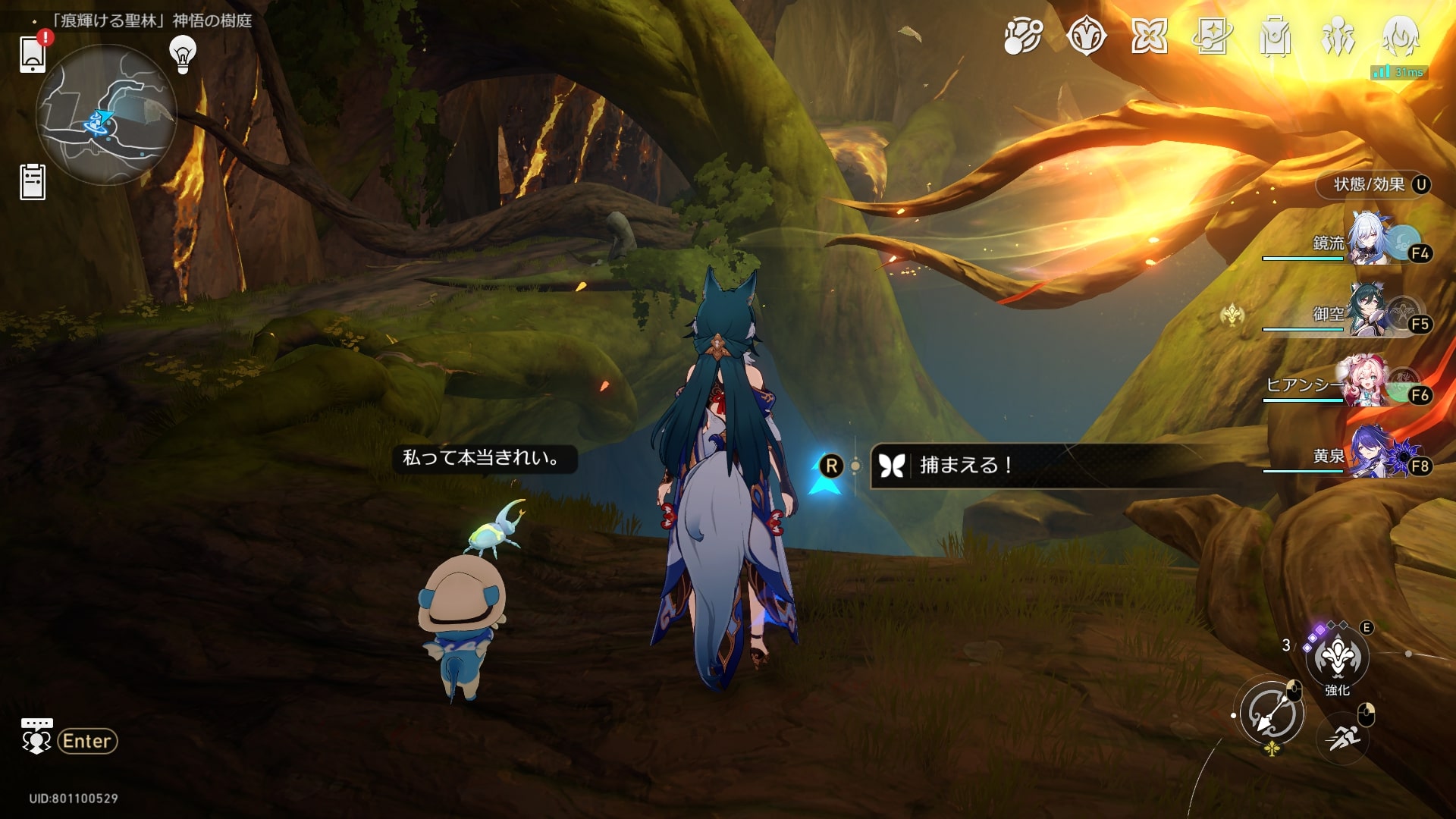1456x819 pixels.
Task: Open the mission log clipboard icon
Action: coord(33,182)
